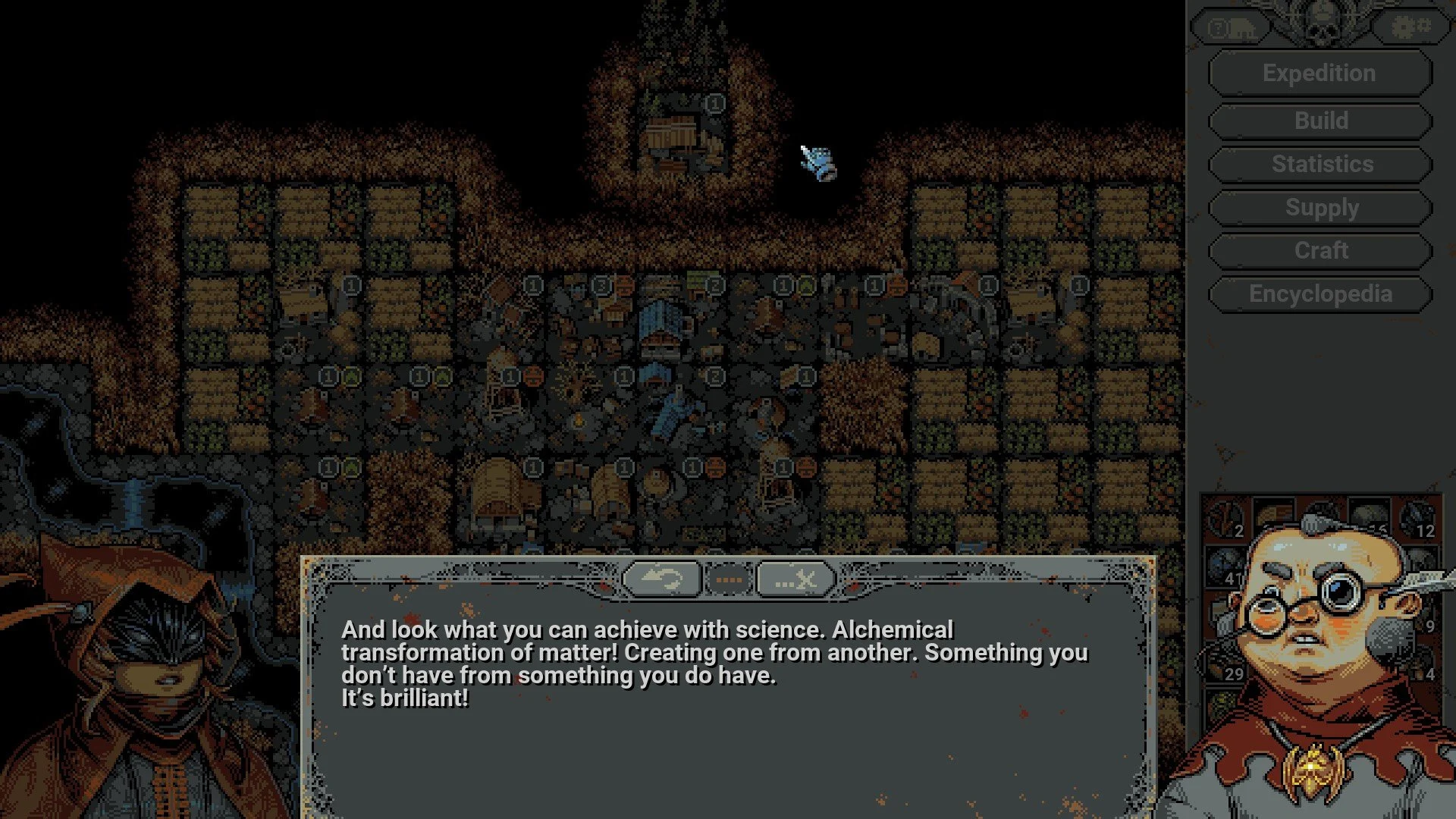Open the Expedition menu
This screenshot has width=1456, height=819.
tap(1319, 73)
